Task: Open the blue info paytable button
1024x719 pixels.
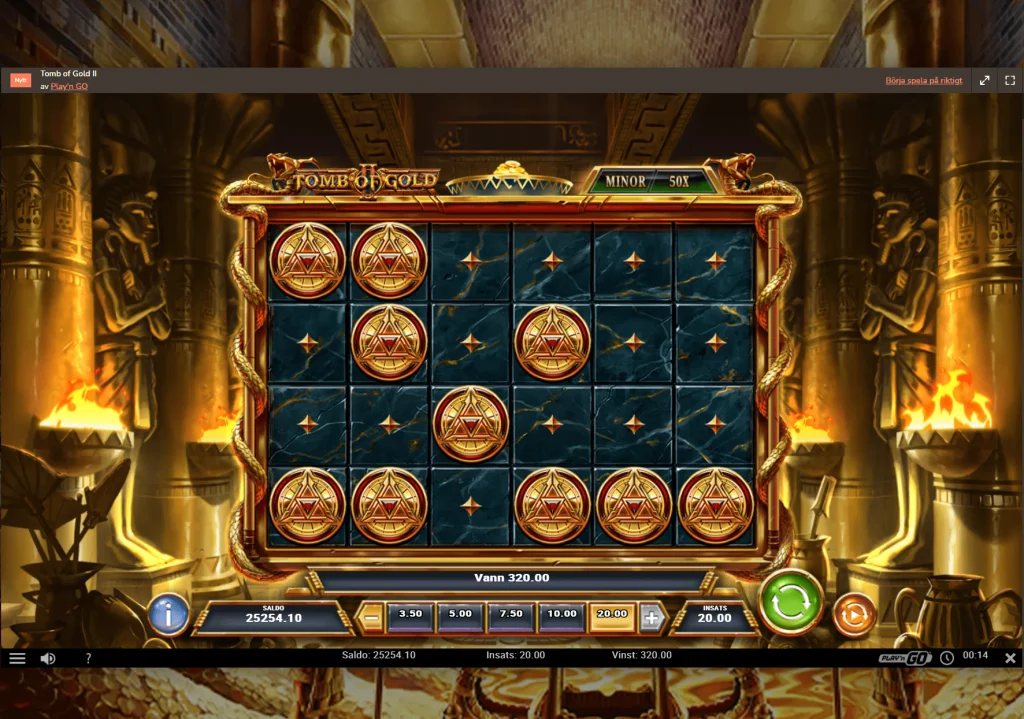Action: tap(168, 614)
